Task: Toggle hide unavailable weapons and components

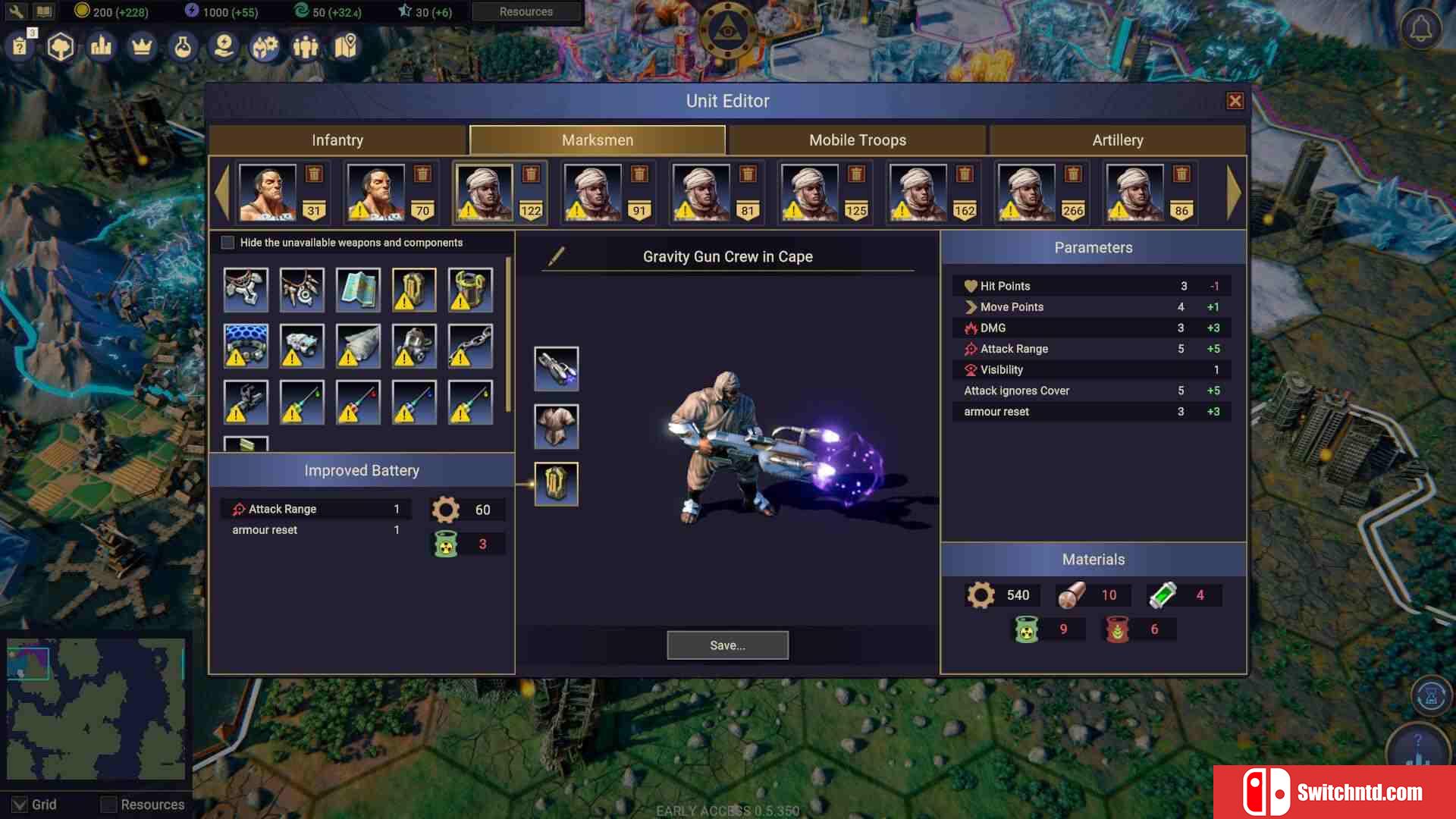Action: (x=227, y=243)
